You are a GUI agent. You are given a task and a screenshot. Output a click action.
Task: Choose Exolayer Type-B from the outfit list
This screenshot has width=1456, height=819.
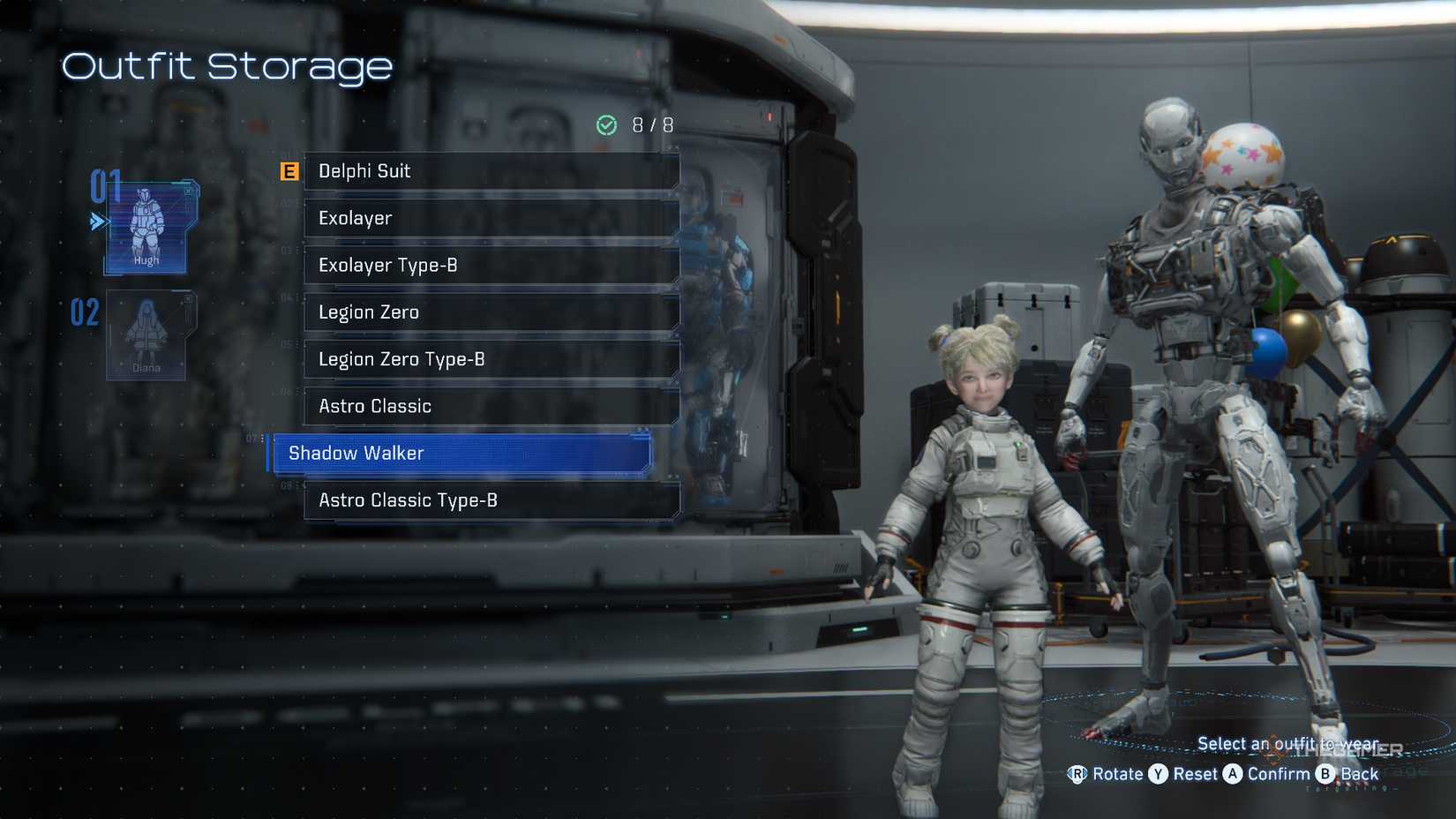pyautogui.click(x=491, y=265)
